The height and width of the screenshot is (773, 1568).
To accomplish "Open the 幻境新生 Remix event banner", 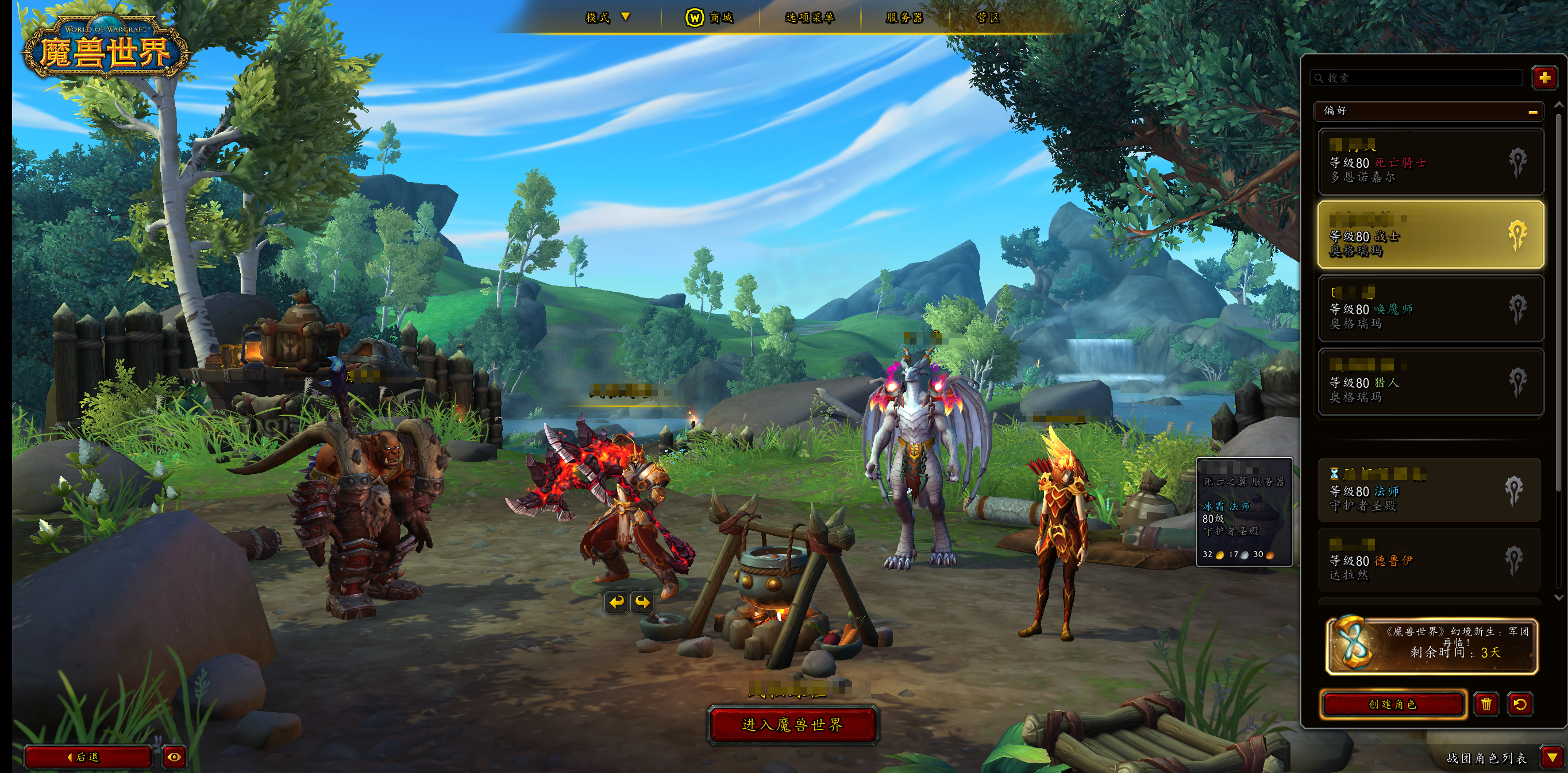I will (1431, 646).
